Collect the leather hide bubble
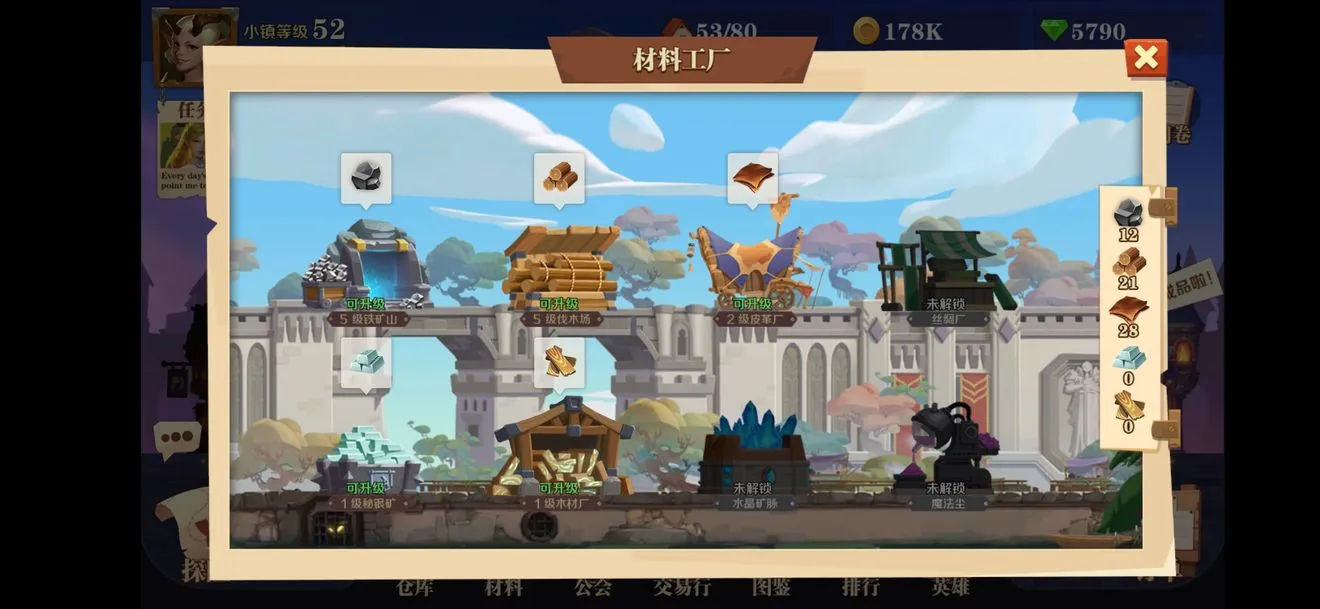1320x609 pixels. click(x=753, y=178)
